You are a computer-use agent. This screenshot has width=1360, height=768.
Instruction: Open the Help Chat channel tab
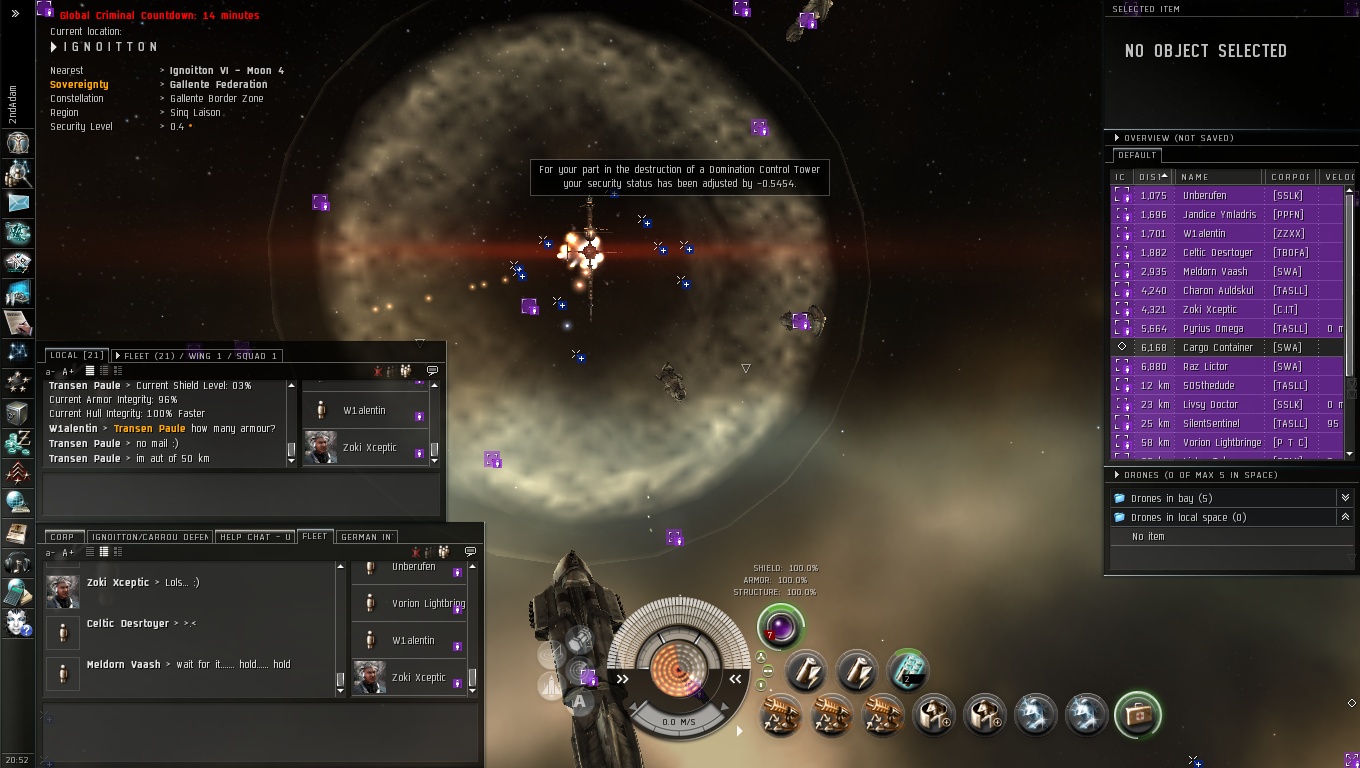[x=255, y=537]
